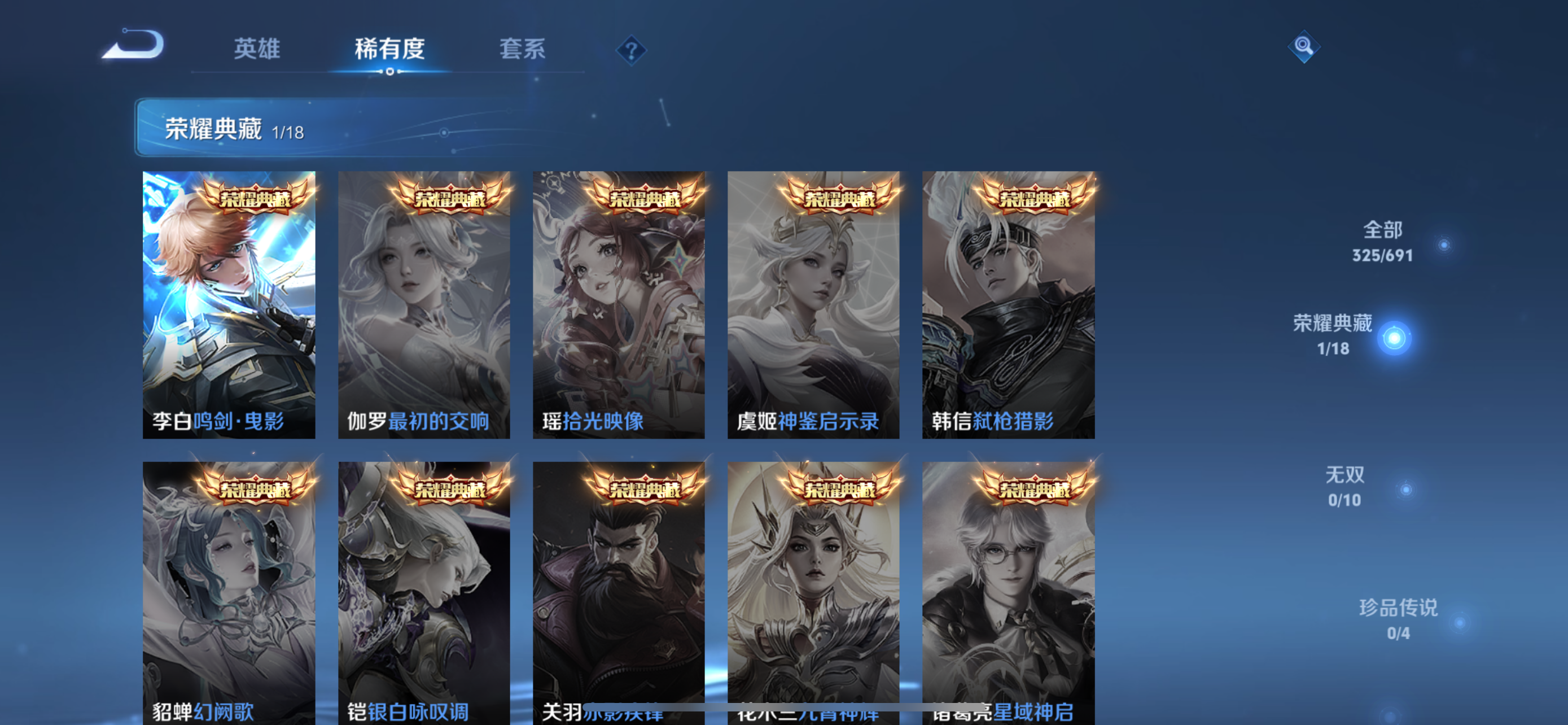Go back with the return arrow

133,45
